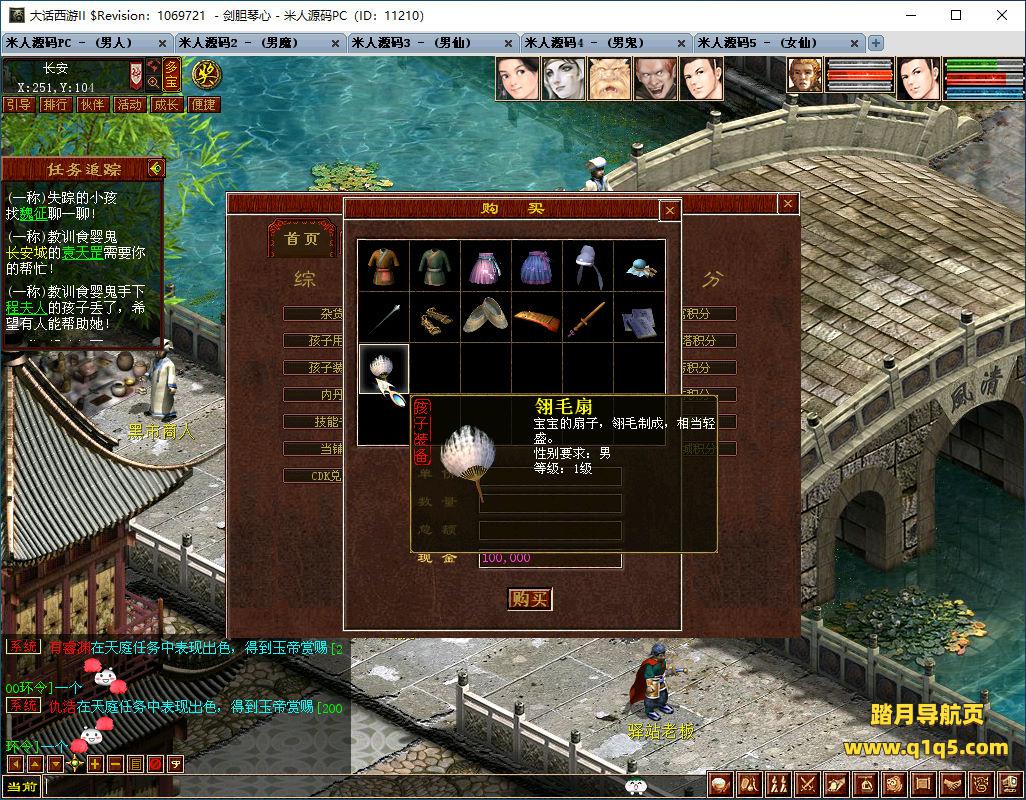Screen dimensions: 1026x800
Task: Open the 首页 tab in shop window
Action: click(301, 239)
